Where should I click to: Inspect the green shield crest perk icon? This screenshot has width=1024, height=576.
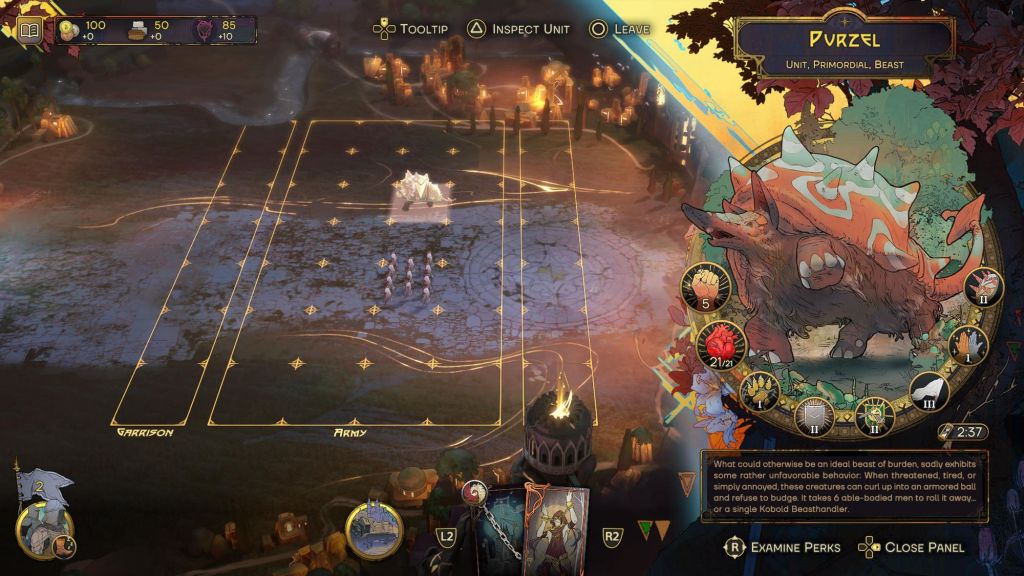874,415
